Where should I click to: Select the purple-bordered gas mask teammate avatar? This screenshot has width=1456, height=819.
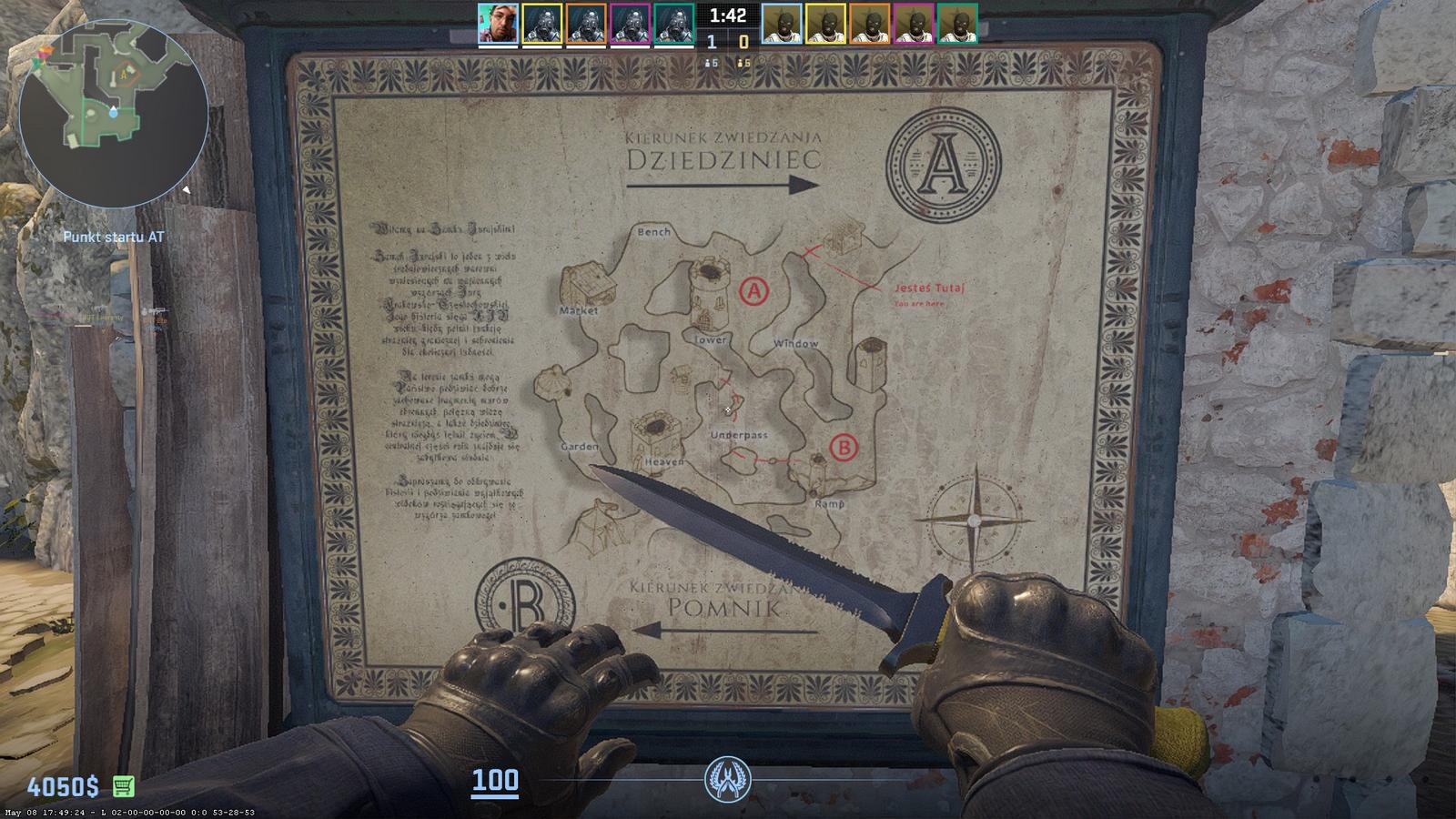[x=630, y=25]
